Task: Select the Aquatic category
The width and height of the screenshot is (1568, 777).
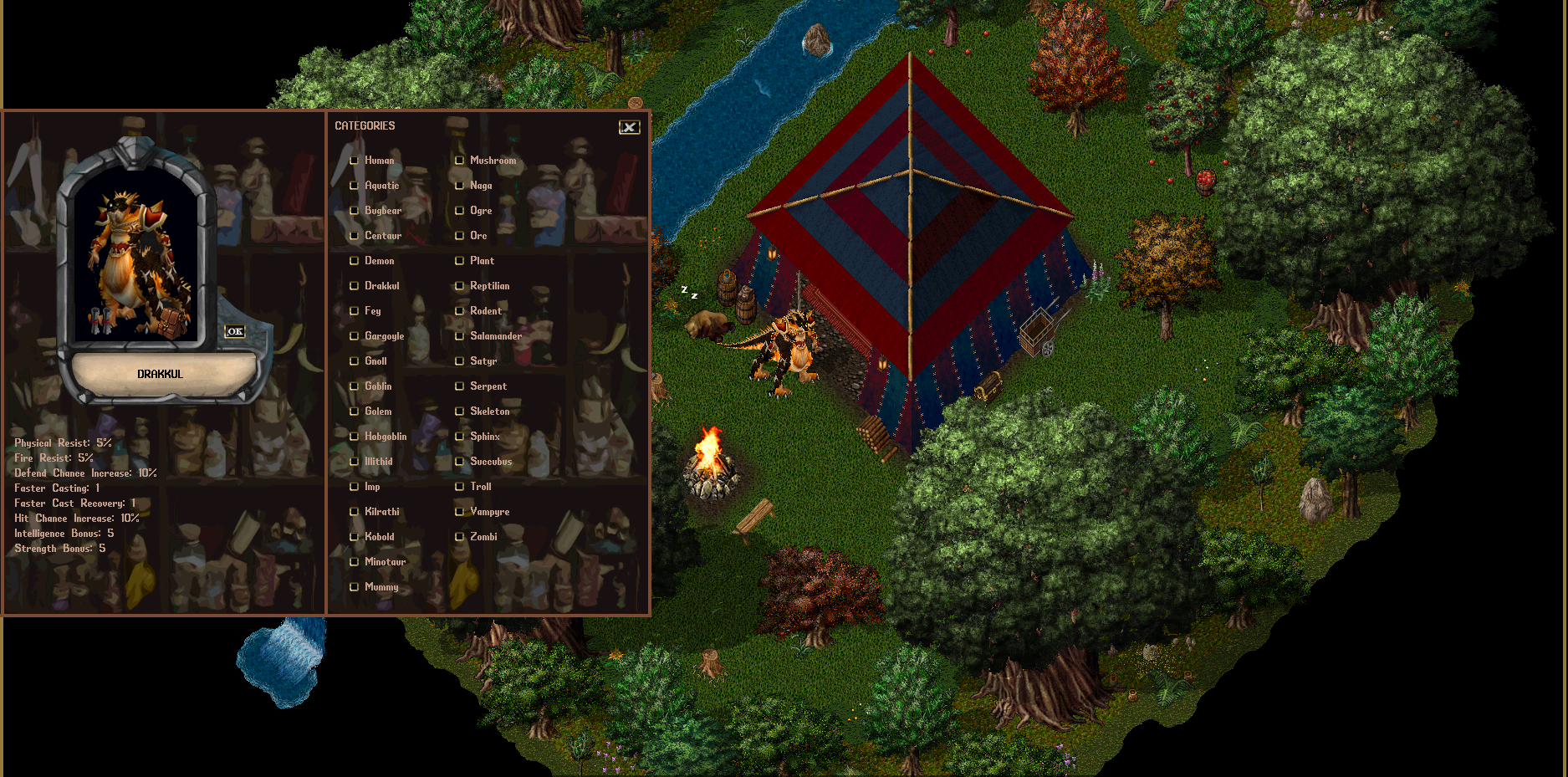Action: pyautogui.click(x=355, y=186)
